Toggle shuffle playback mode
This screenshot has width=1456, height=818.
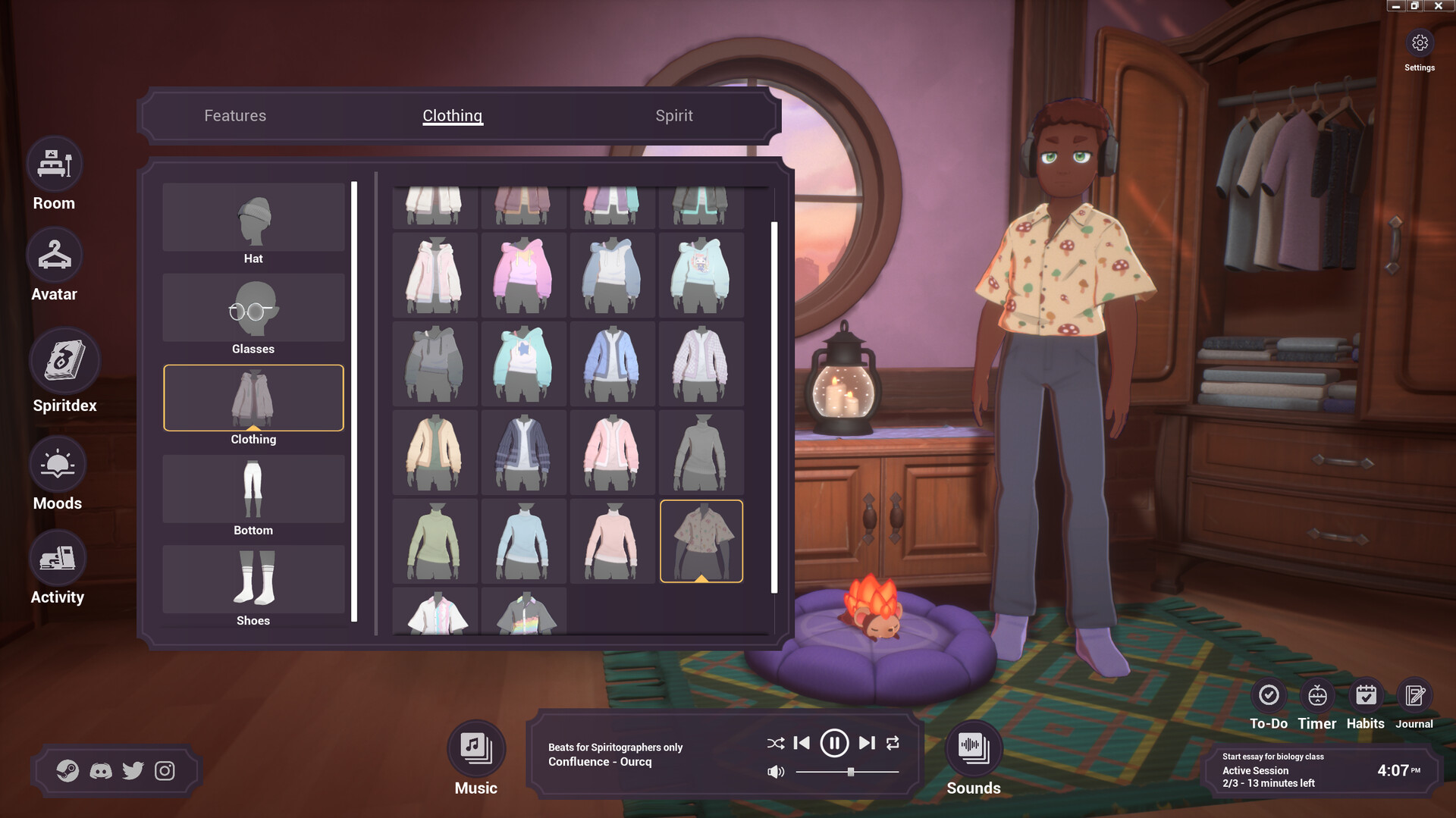(774, 743)
